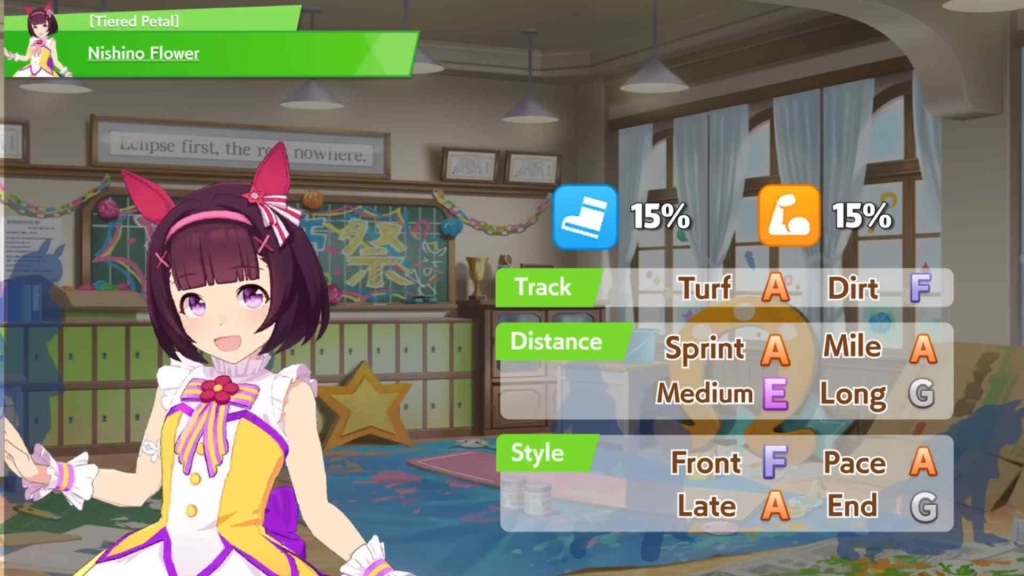Select the green Track aptitude label
This screenshot has height=576, width=1024.
[x=543, y=288]
